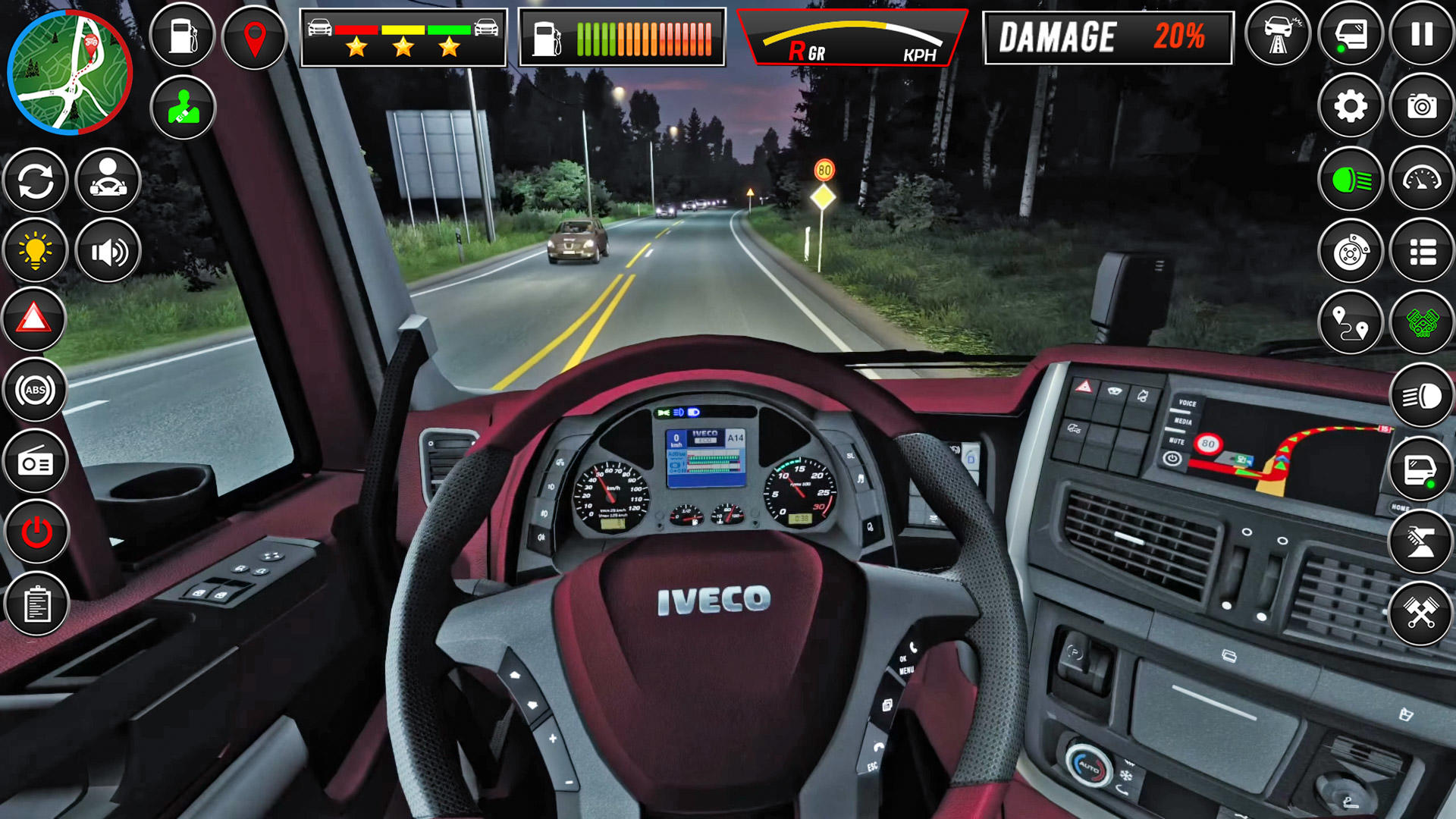This screenshot has height=819, width=1456.
Task: Enable the hazard warning lights
Action: coord(35,319)
